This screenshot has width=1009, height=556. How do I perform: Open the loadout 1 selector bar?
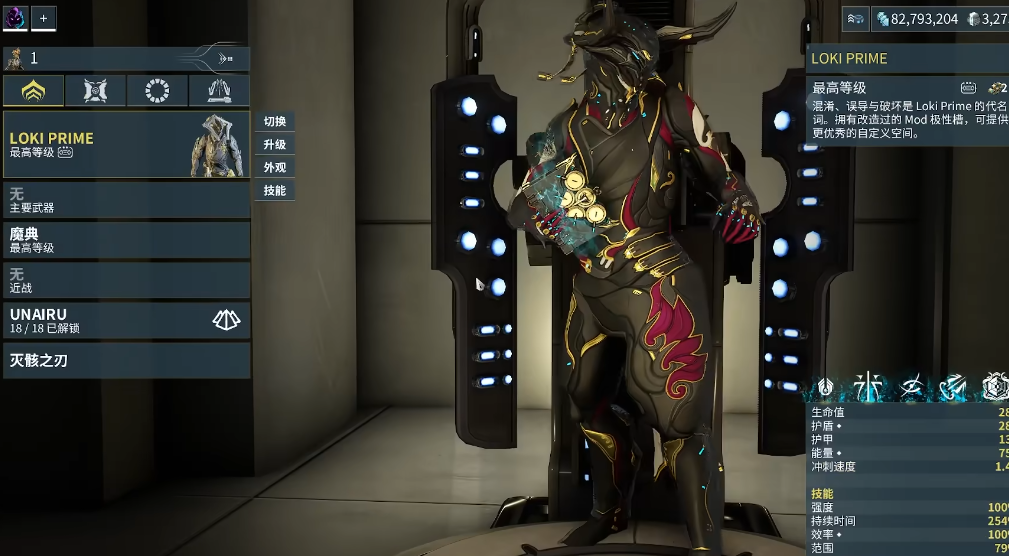125,59
